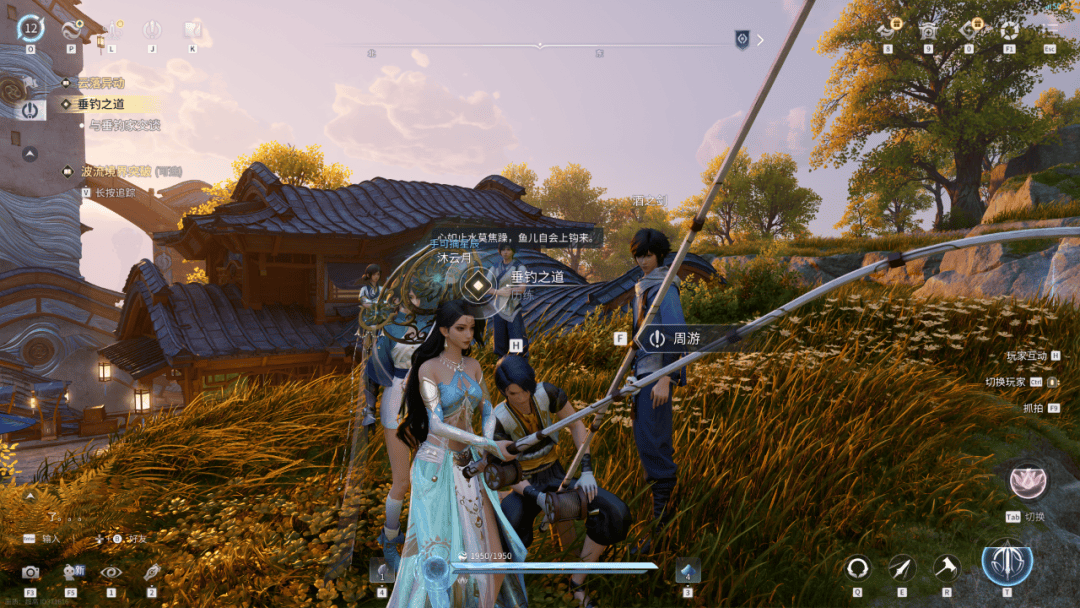Open the level 12 character icon

coord(30,28)
